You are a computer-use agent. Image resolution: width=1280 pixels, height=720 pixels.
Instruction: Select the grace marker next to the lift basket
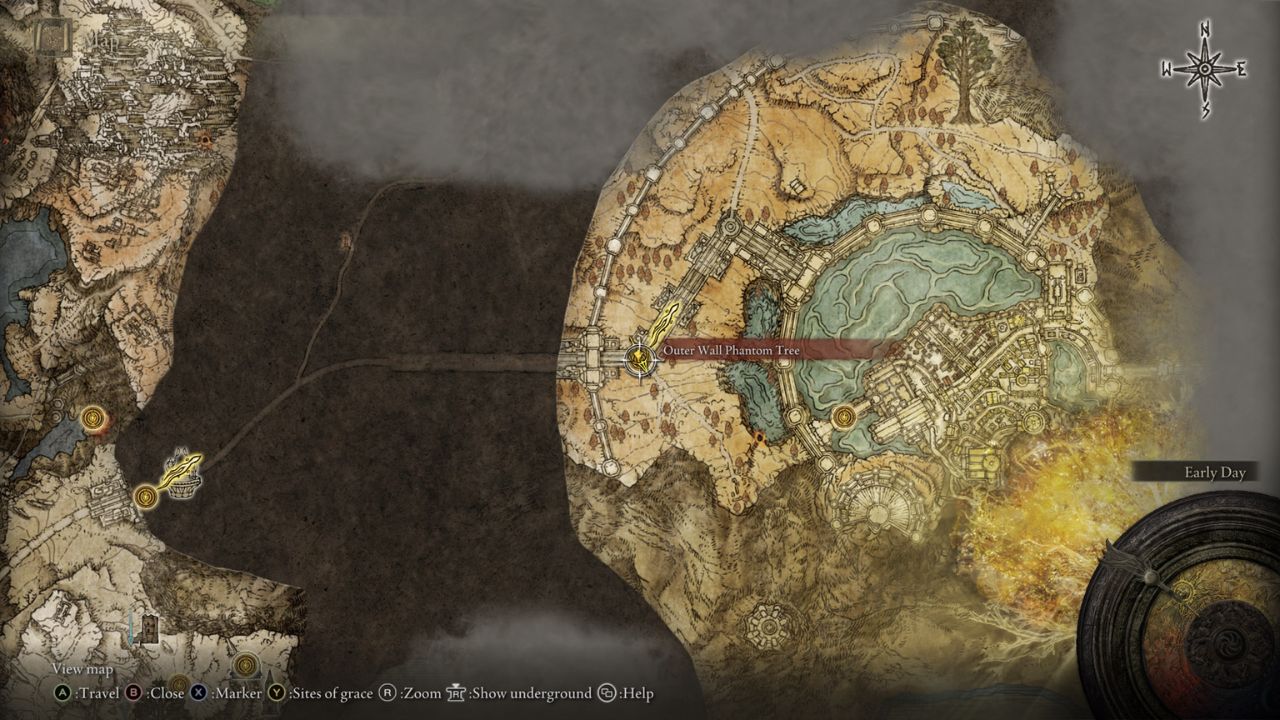(x=147, y=495)
